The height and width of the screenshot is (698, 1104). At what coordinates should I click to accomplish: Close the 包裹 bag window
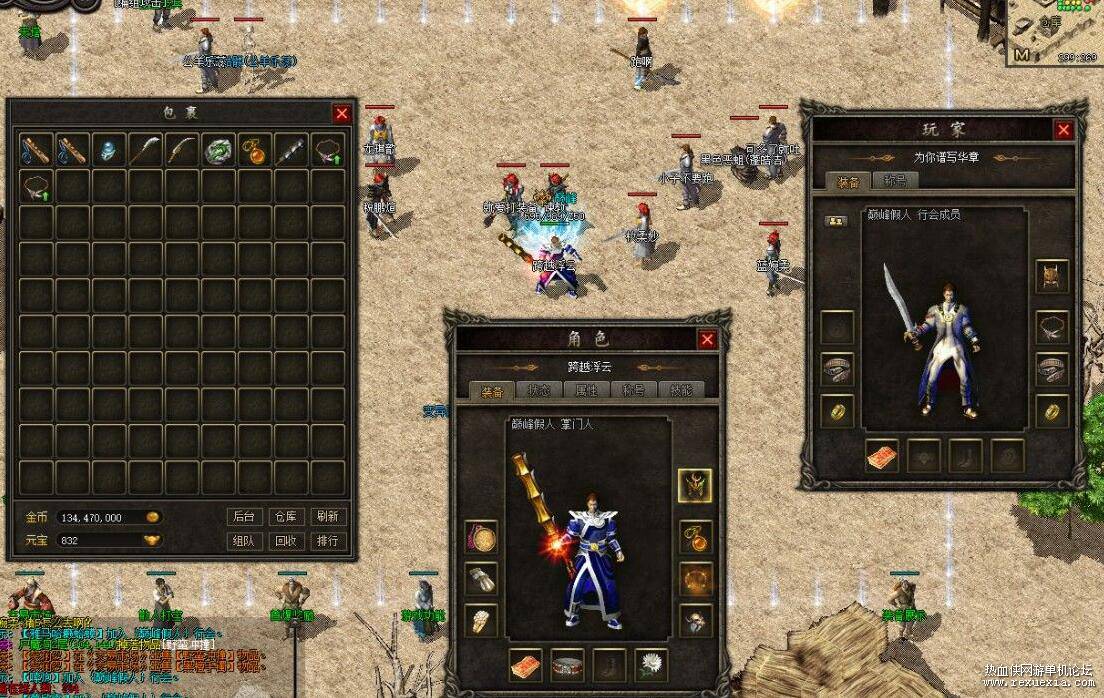pos(342,114)
